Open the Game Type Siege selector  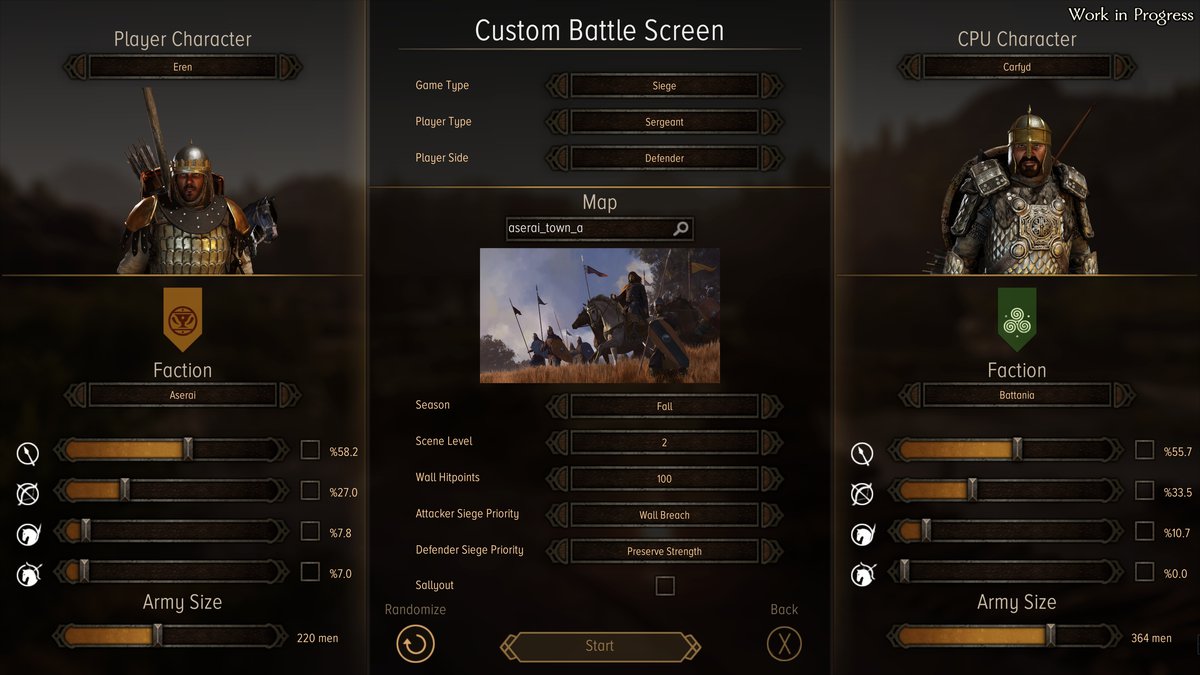pos(664,86)
